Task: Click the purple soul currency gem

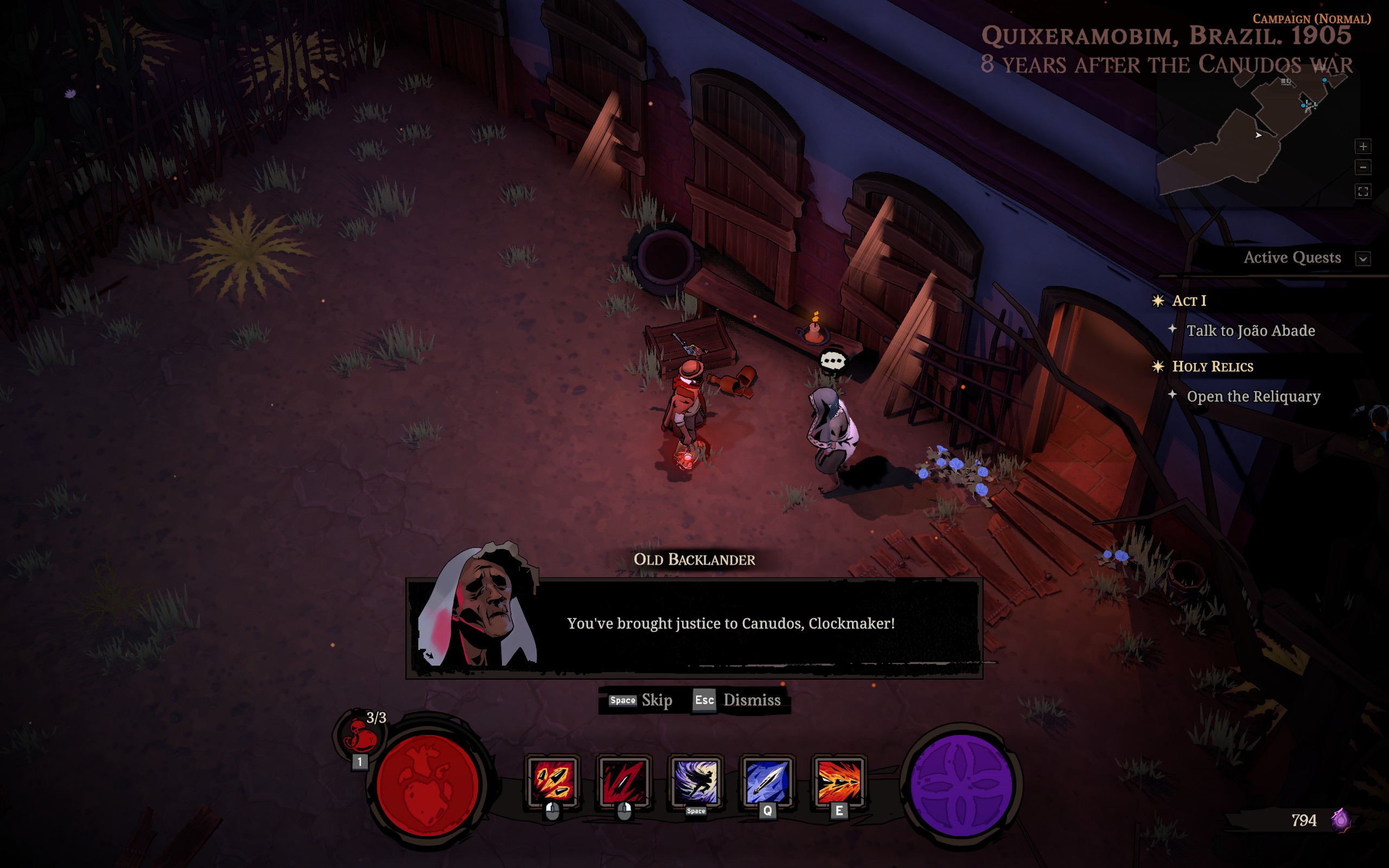Action: [x=1341, y=820]
